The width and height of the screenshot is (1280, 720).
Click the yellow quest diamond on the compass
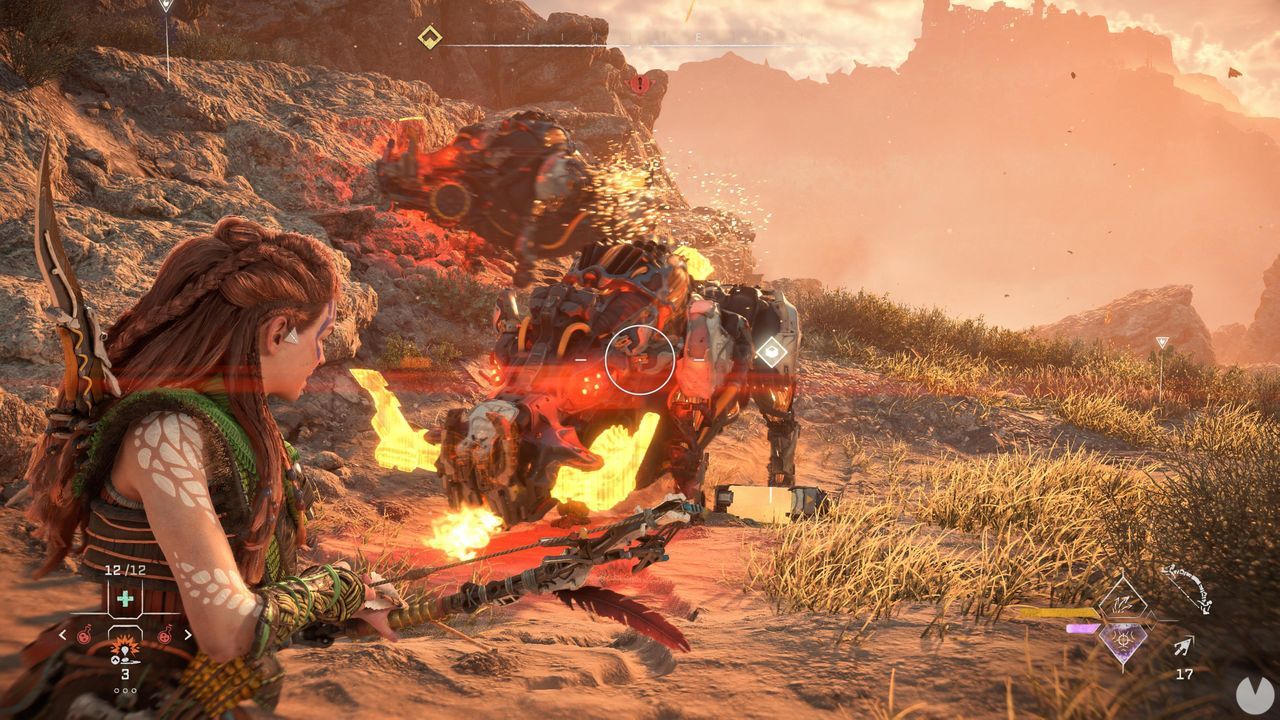point(430,38)
